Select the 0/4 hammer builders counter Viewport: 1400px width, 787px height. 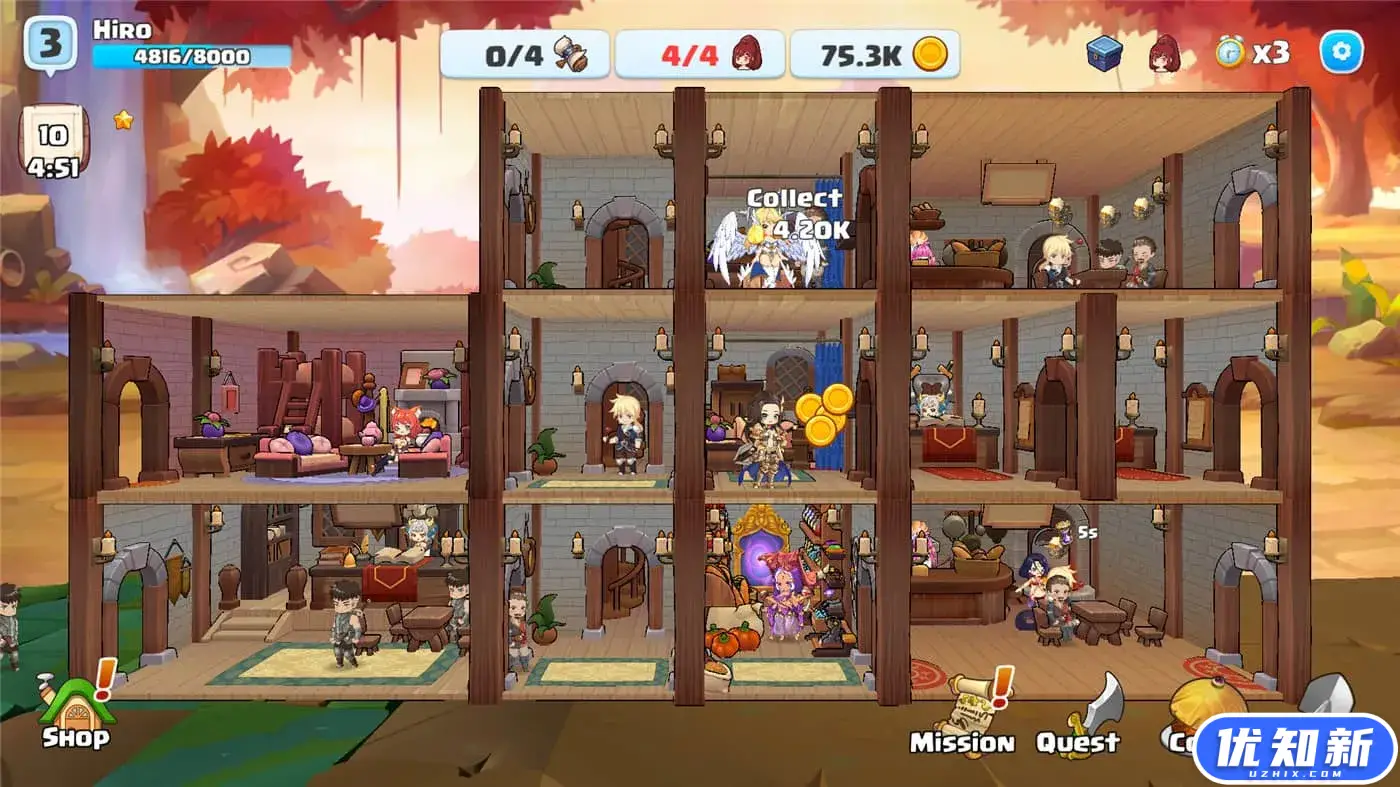[525, 54]
